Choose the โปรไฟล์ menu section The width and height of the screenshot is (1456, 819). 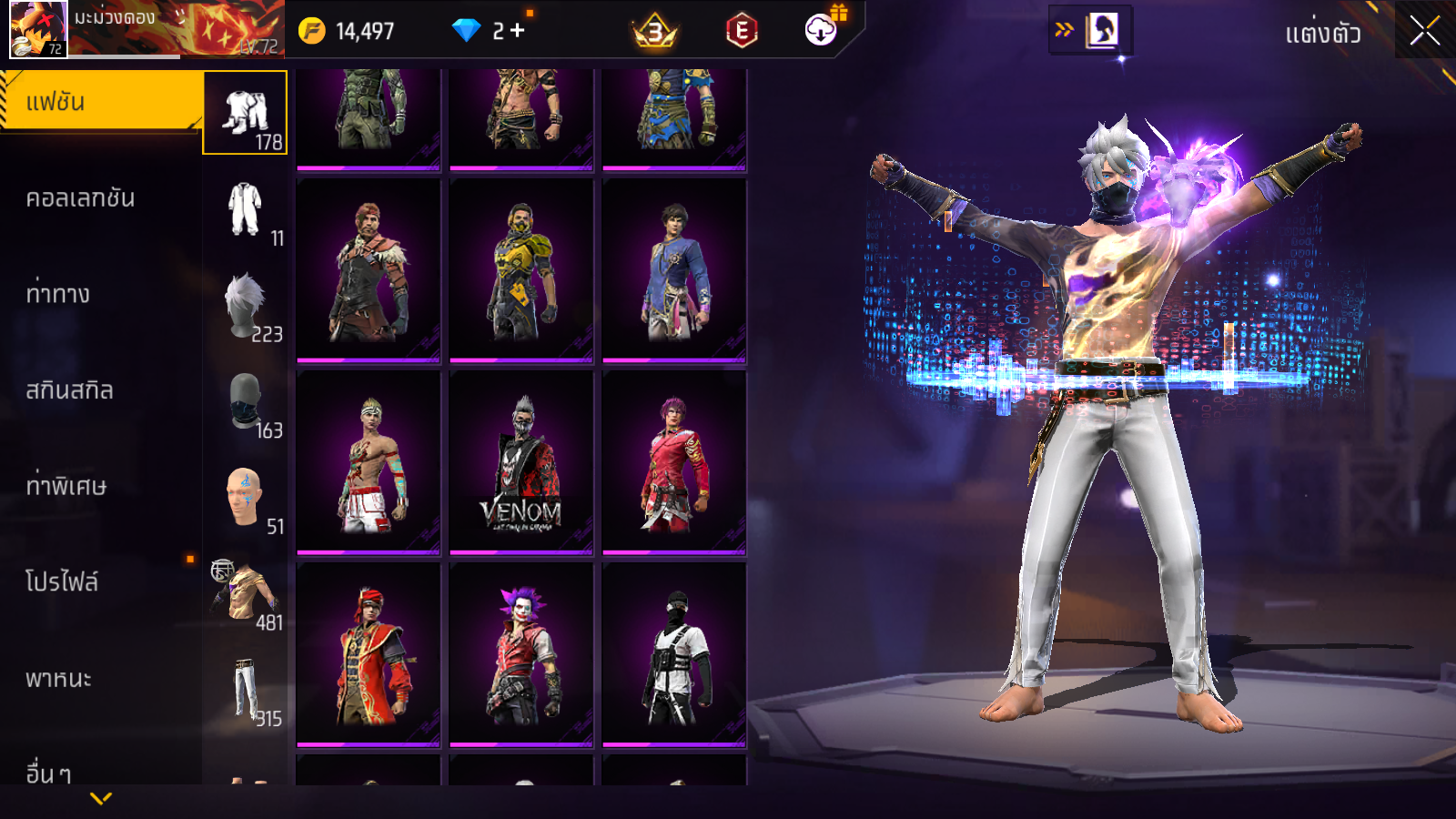[x=62, y=582]
